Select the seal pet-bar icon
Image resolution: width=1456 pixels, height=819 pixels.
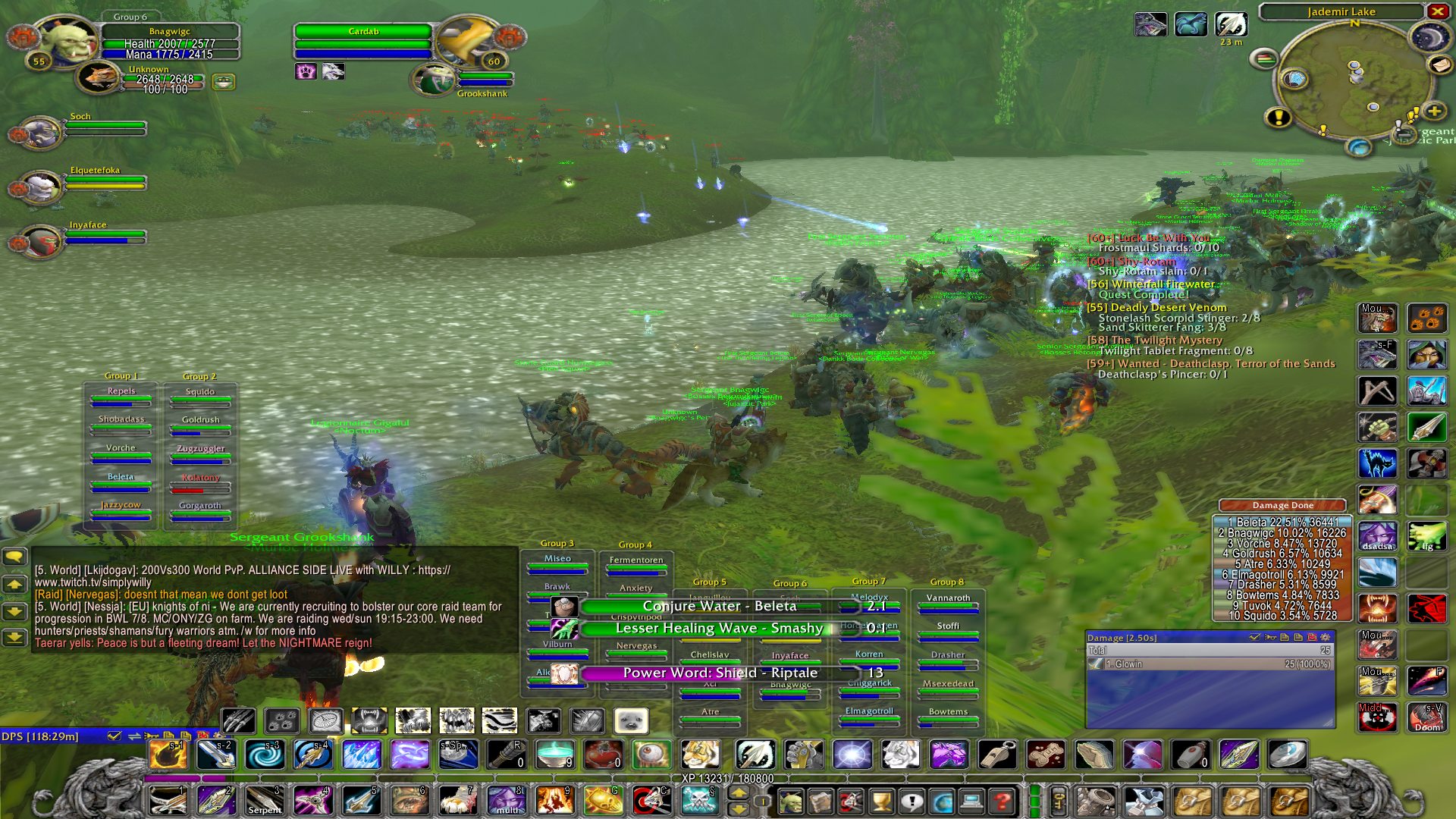tap(631, 720)
